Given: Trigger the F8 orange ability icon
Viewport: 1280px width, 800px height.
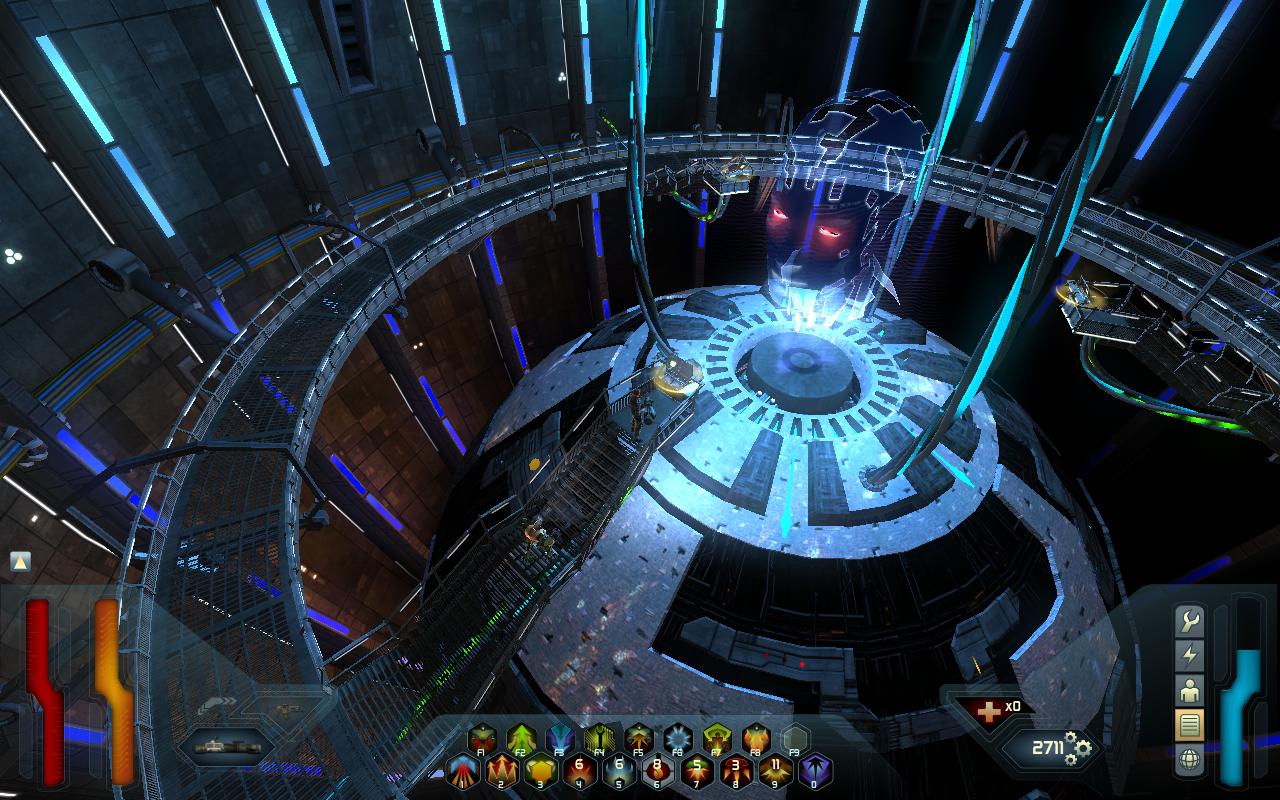Looking at the screenshot, I should point(755,738).
